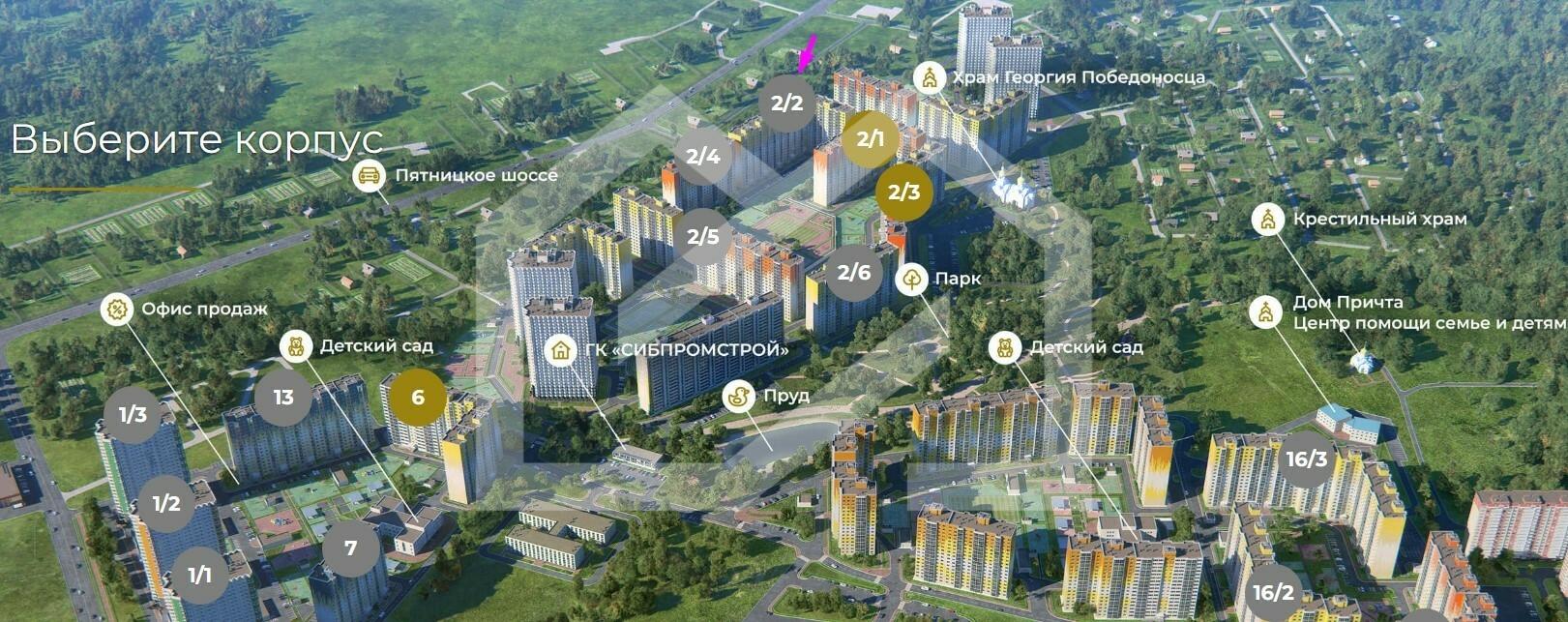Select building 1/2 marker
Image resolution: width=1568 pixels, height=622 pixels.
click(166, 503)
